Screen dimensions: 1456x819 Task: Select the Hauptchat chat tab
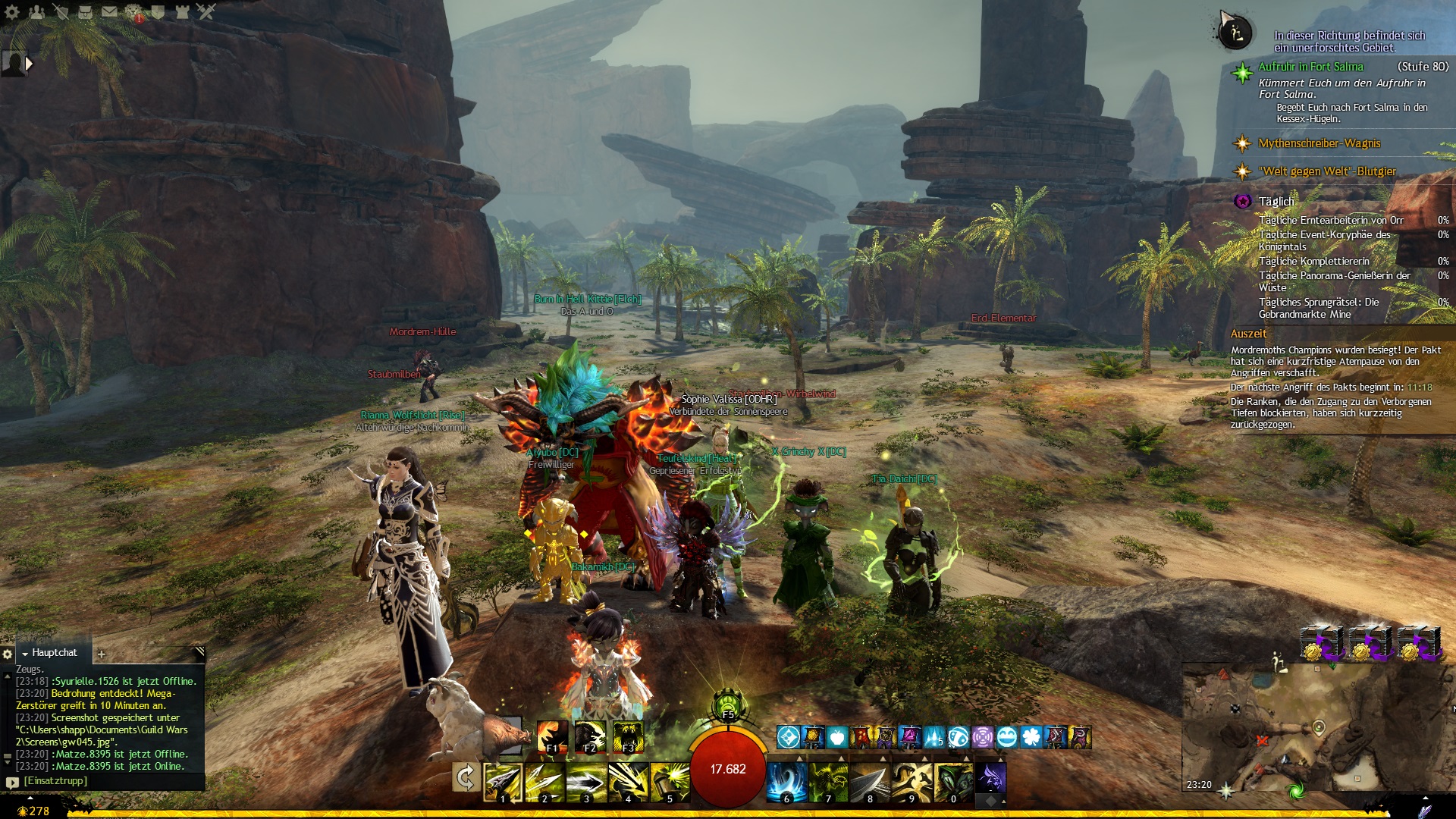pyautogui.click(x=54, y=652)
